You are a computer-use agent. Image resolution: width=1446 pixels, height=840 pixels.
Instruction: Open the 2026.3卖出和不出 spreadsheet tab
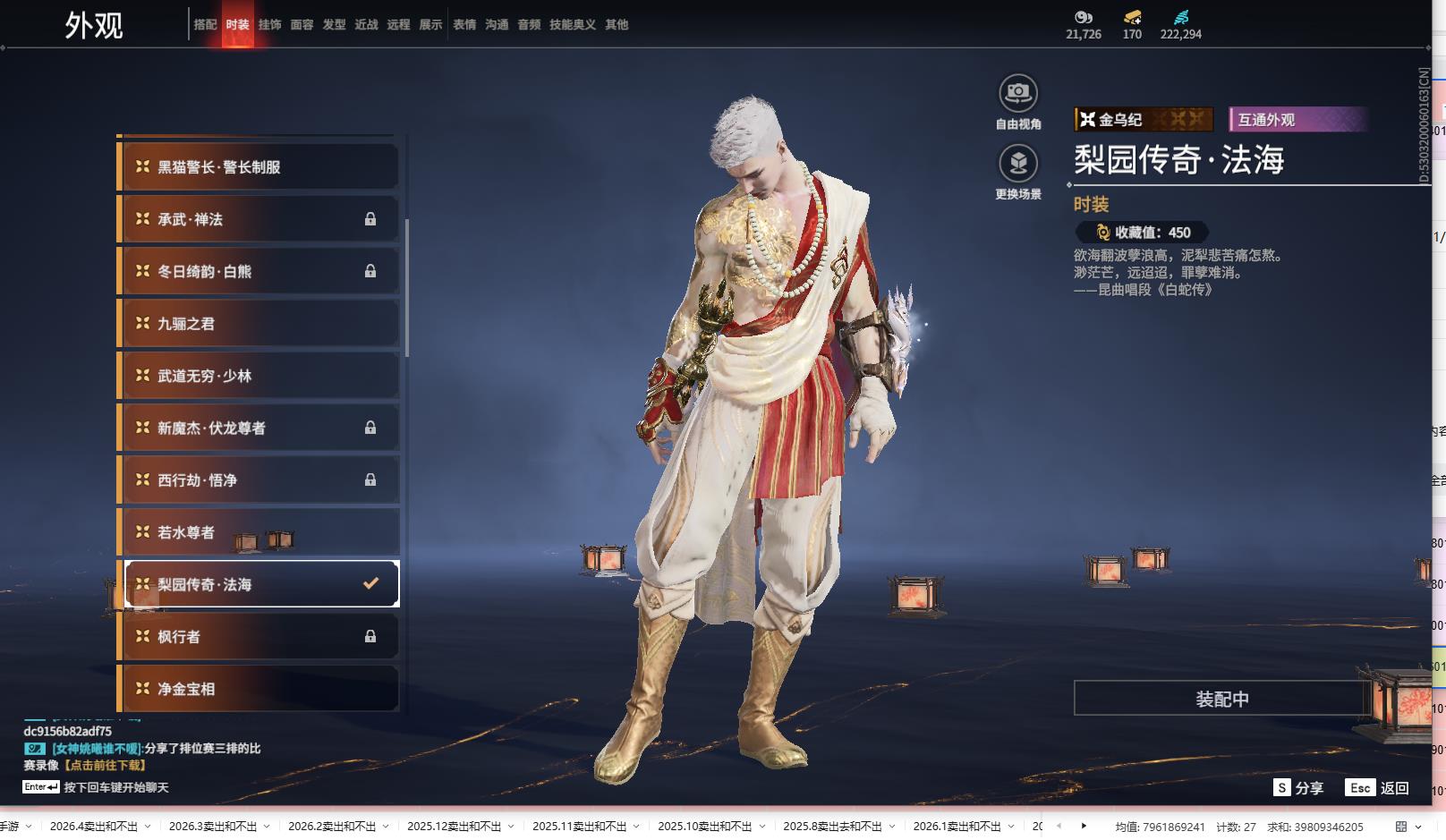(212, 827)
